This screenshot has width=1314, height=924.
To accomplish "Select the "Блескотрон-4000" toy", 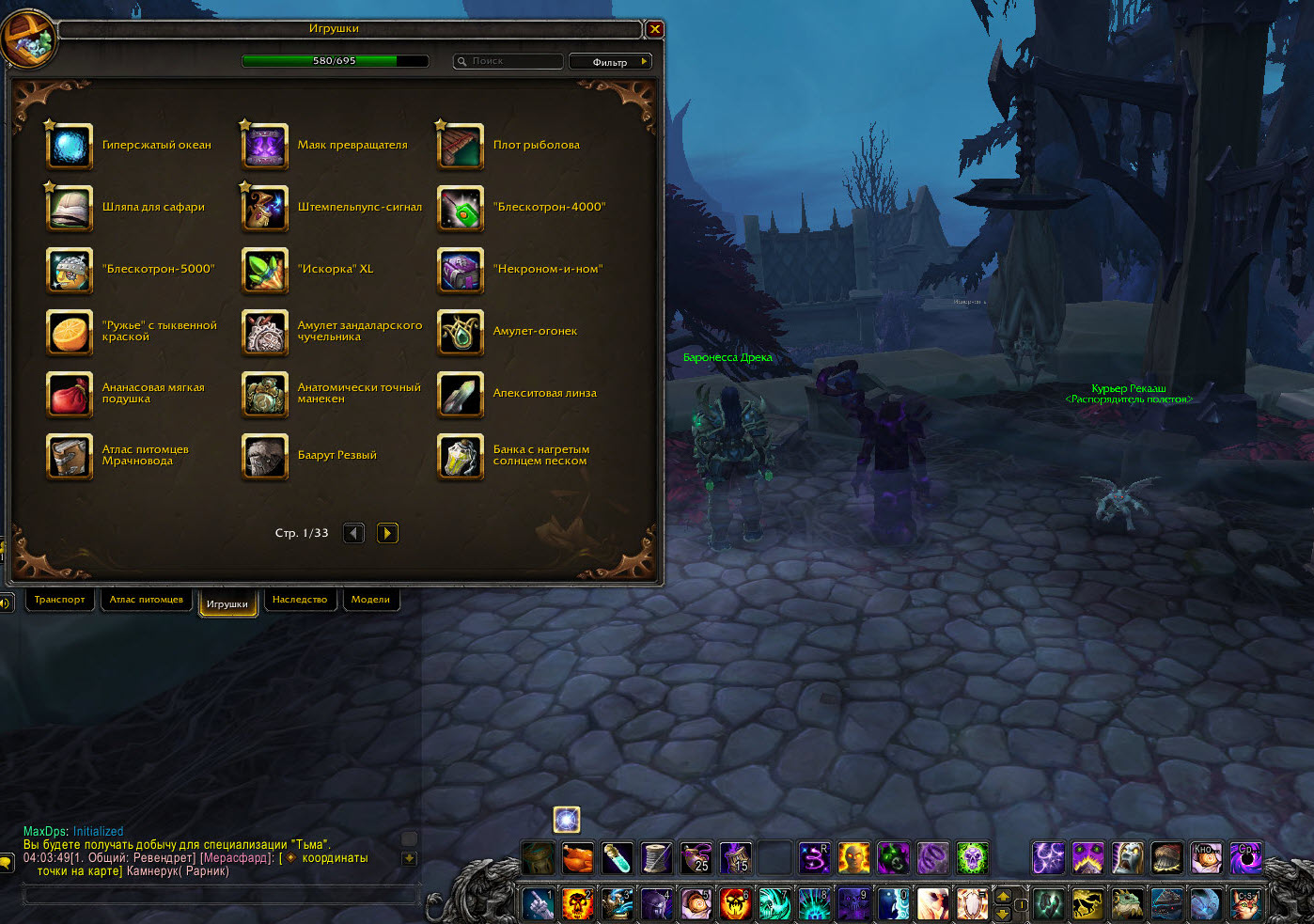I will [x=461, y=208].
